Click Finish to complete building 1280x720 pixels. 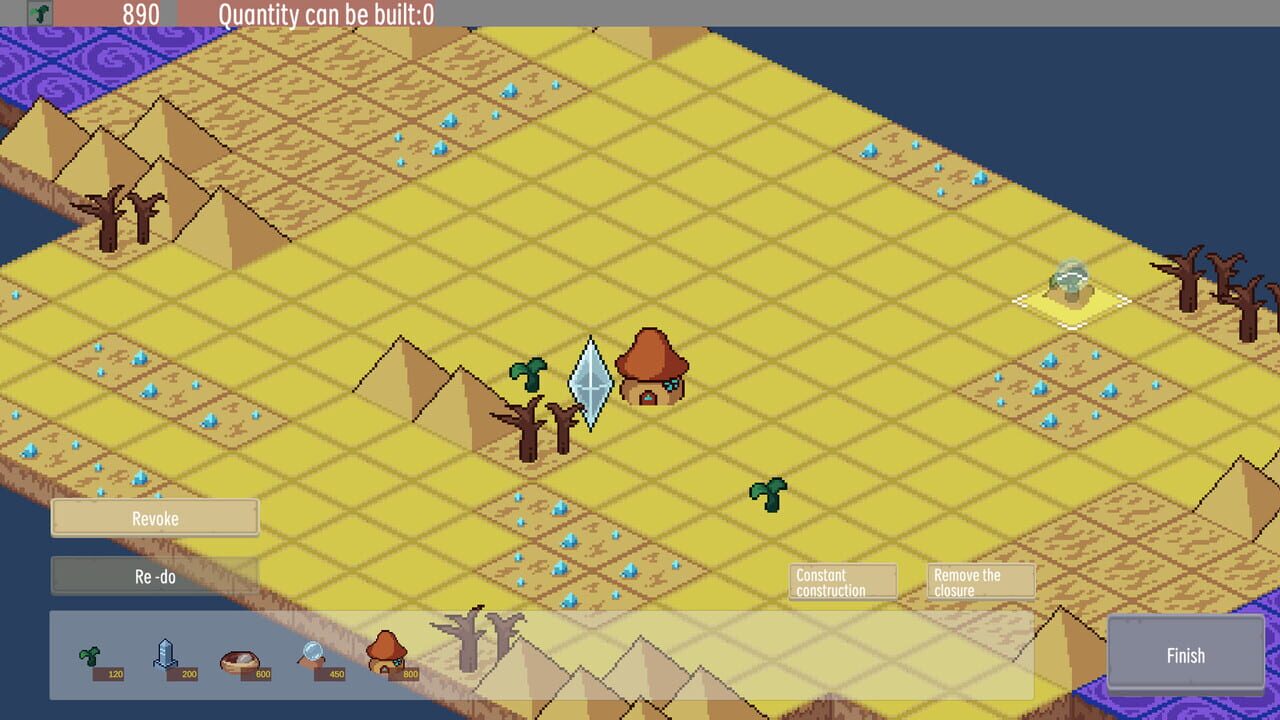click(x=1185, y=655)
